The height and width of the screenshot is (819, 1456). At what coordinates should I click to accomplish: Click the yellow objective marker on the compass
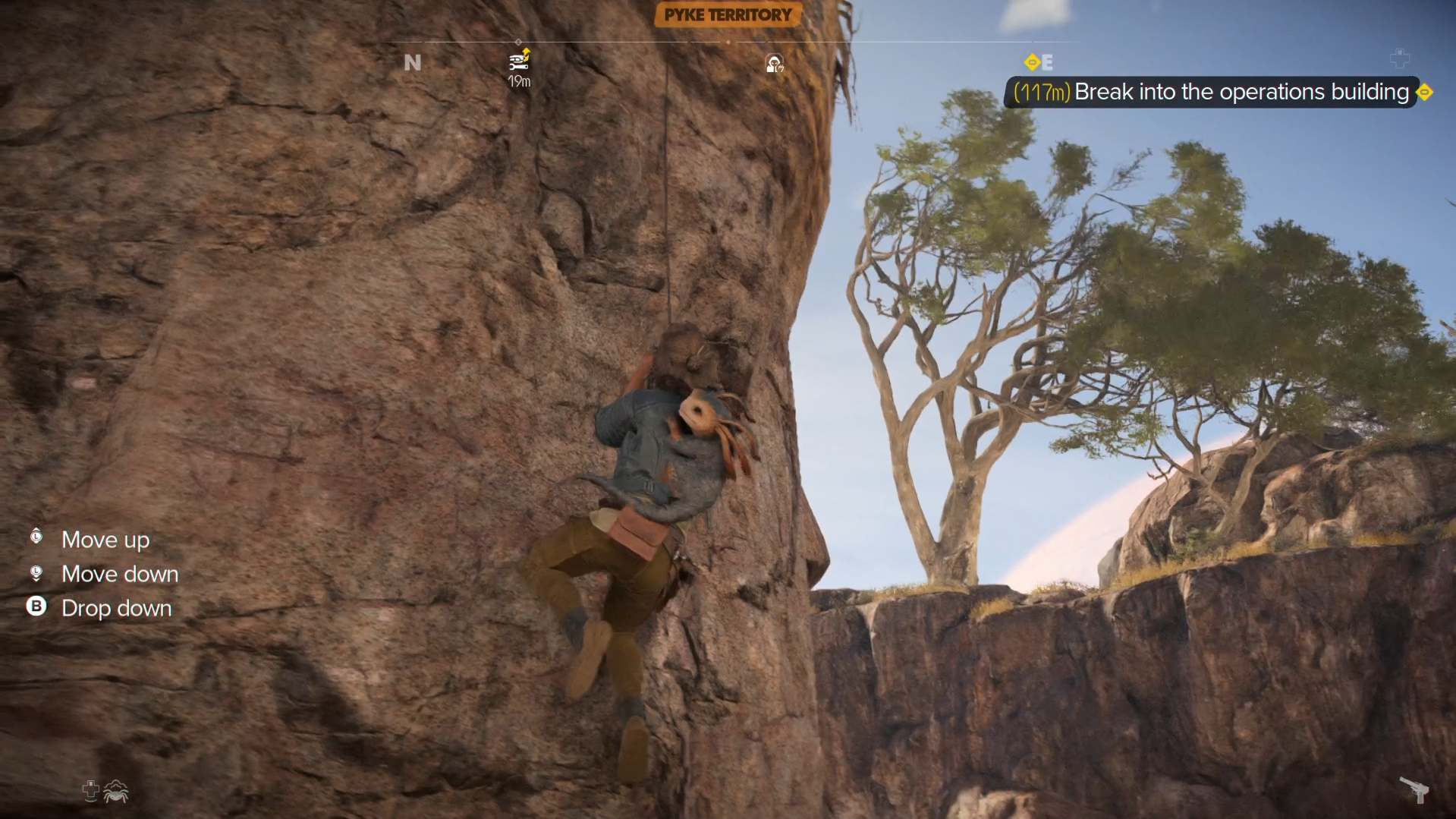pos(1031,62)
